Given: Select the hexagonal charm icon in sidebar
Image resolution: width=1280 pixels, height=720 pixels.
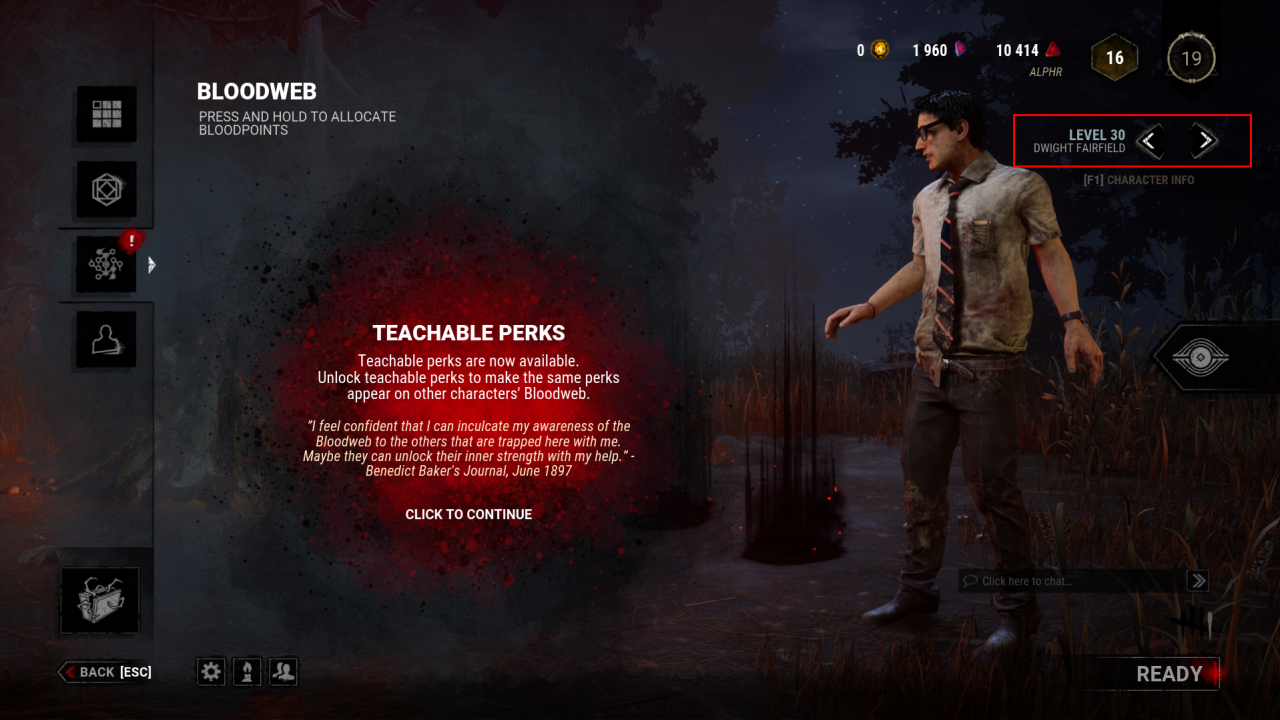Looking at the screenshot, I should pos(105,190).
